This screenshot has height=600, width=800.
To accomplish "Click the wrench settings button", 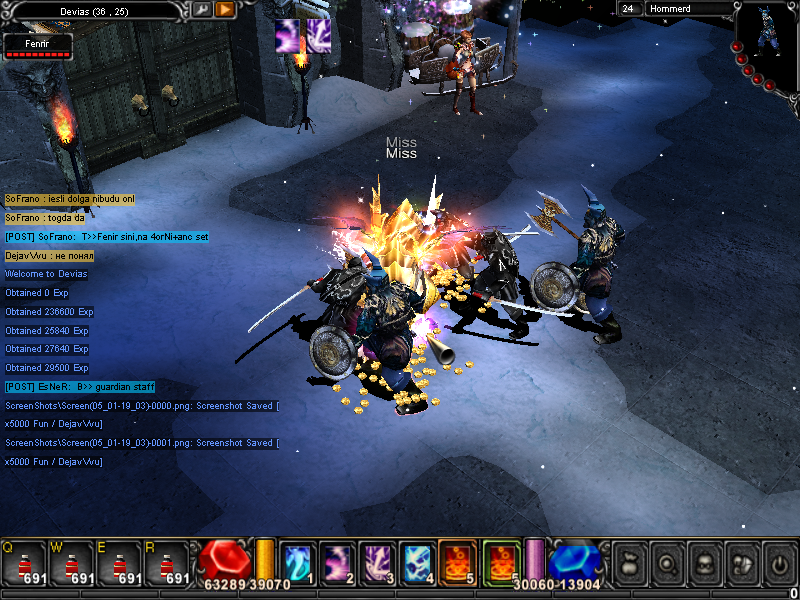I will pos(202,9).
